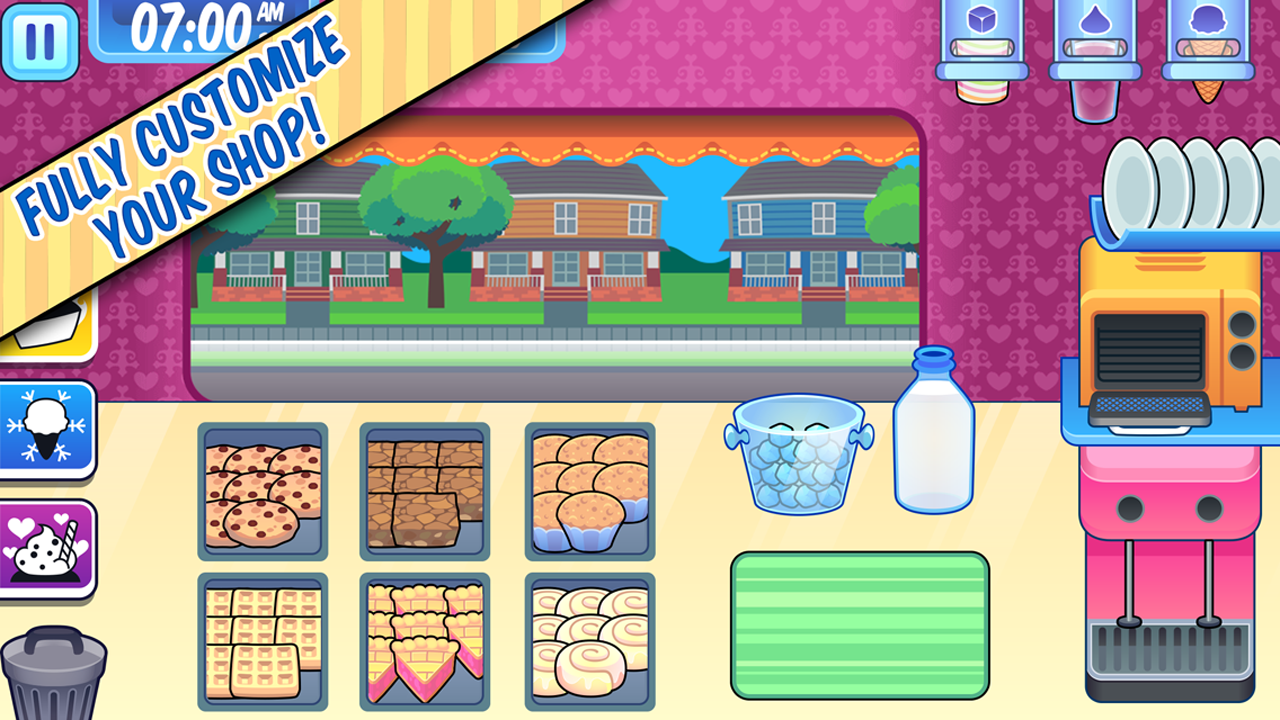Toggle the pause button
The width and height of the screenshot is (1280, 720).
pyautogui.click(x=40, y=40)
